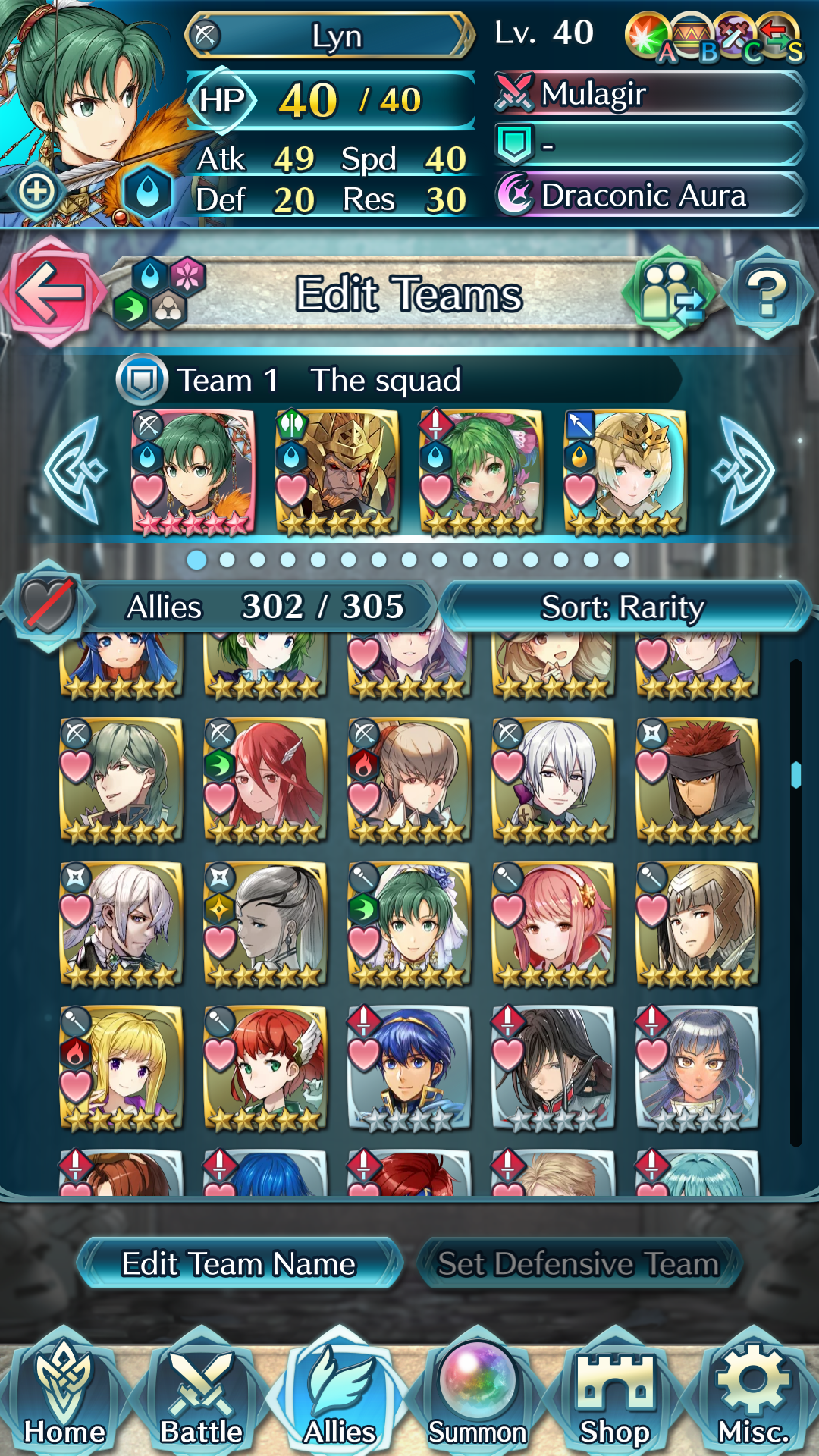Open the Sort: Rarity dropdown
The image size is (819, 1456).
pos(623,607)
